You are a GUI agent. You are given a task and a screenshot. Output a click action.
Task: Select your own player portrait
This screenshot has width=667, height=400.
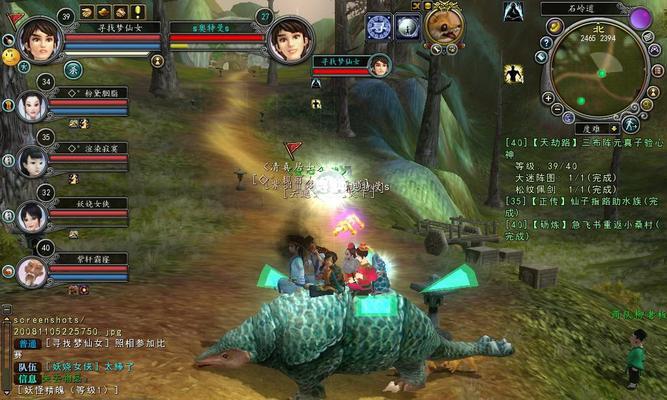(x=39, y=38)
